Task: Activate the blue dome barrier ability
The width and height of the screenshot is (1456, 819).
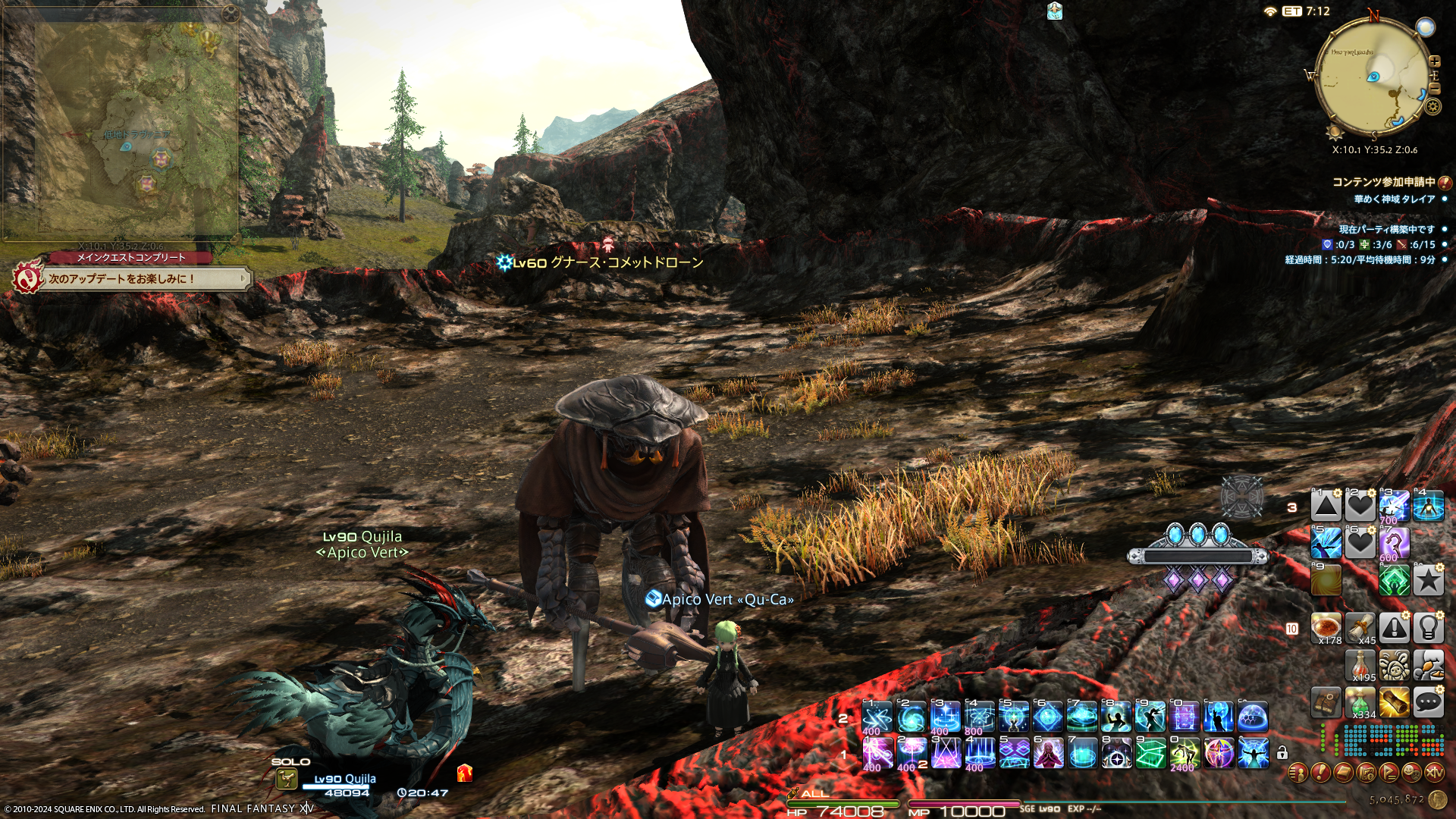Action: coord(1253,717)
